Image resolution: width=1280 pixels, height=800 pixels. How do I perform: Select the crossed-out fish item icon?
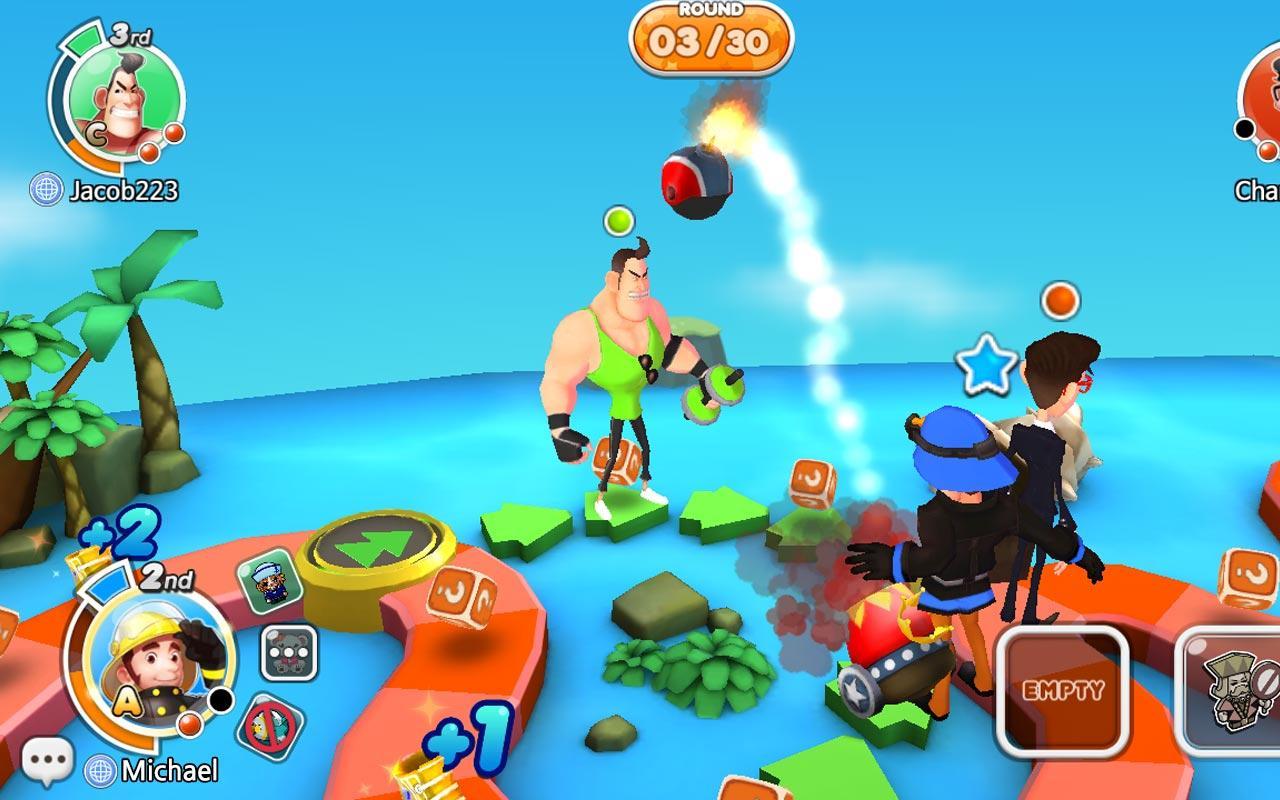point(269,725)
